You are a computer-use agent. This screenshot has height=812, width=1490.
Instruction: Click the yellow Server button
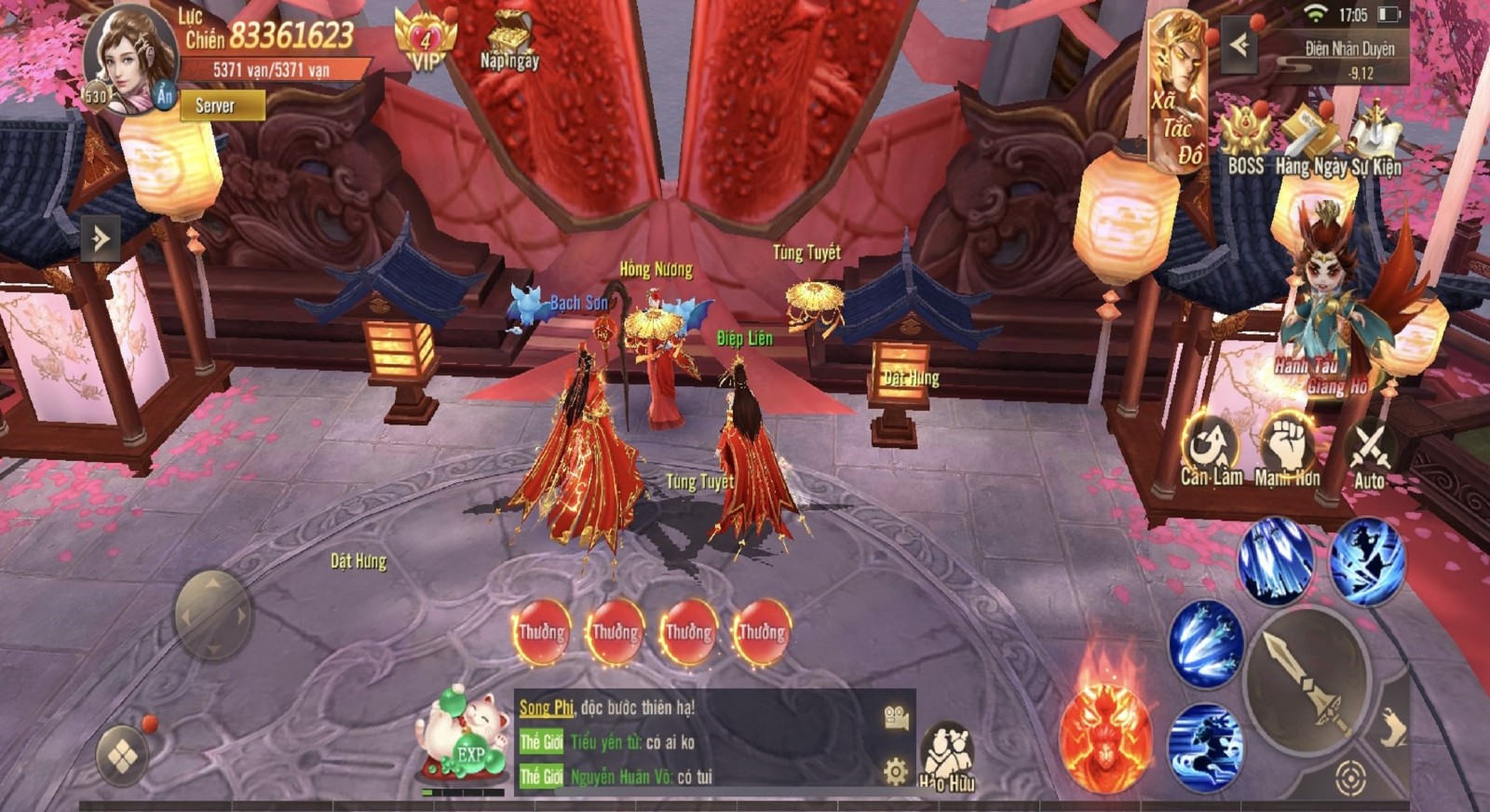point(222,105)
